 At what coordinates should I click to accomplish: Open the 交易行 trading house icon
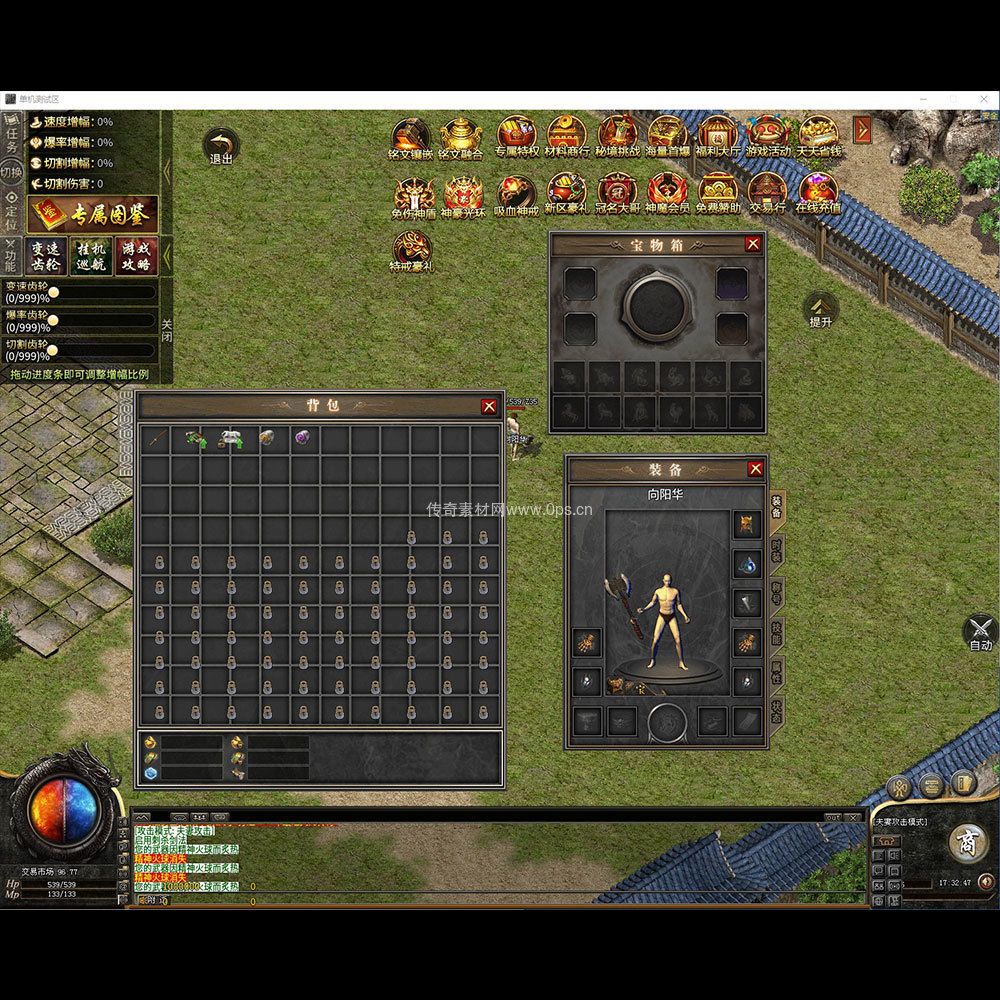pyautogui.click(x=767, y=191)
